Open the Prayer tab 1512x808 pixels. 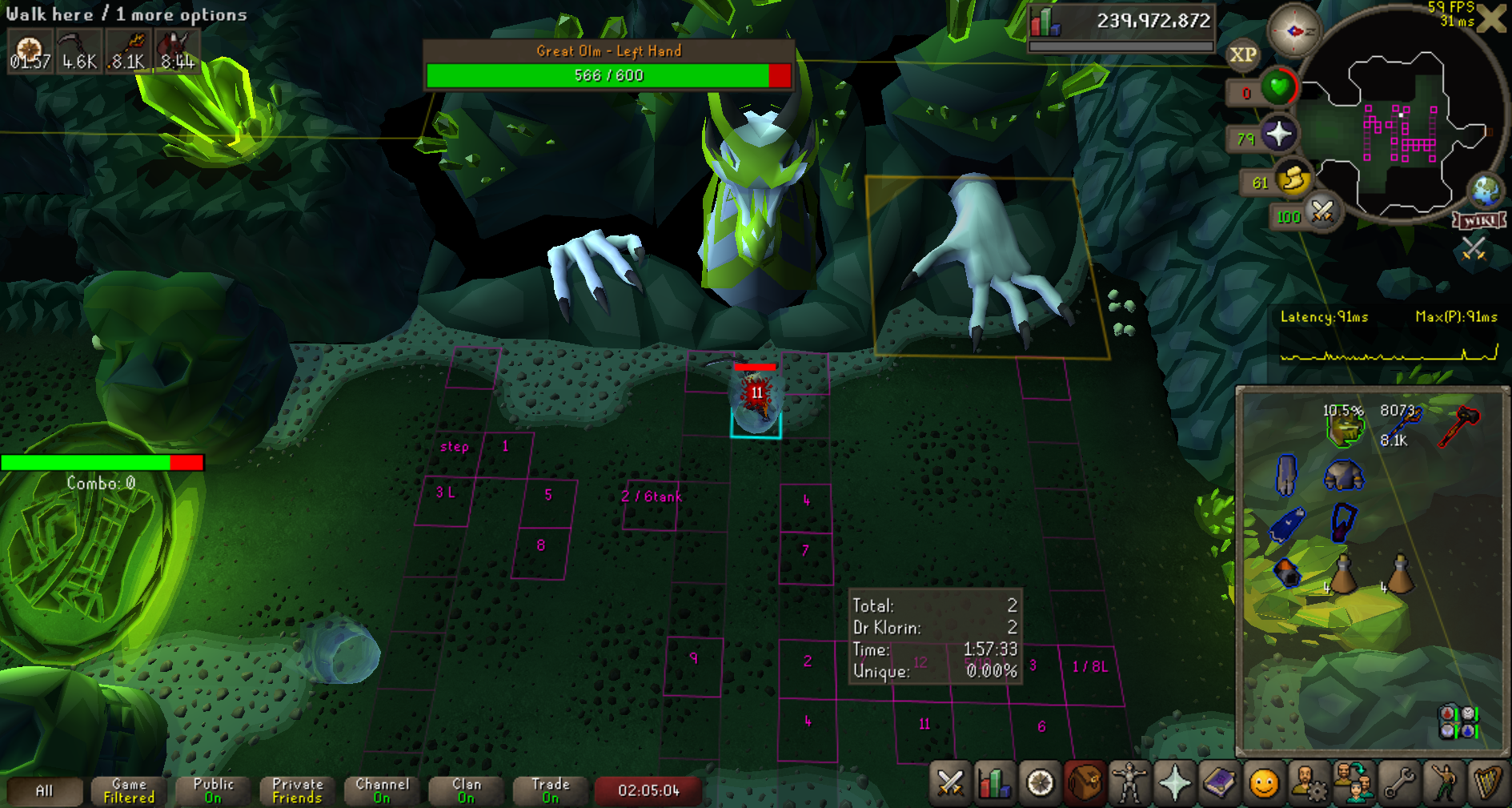pos(1174,783)
